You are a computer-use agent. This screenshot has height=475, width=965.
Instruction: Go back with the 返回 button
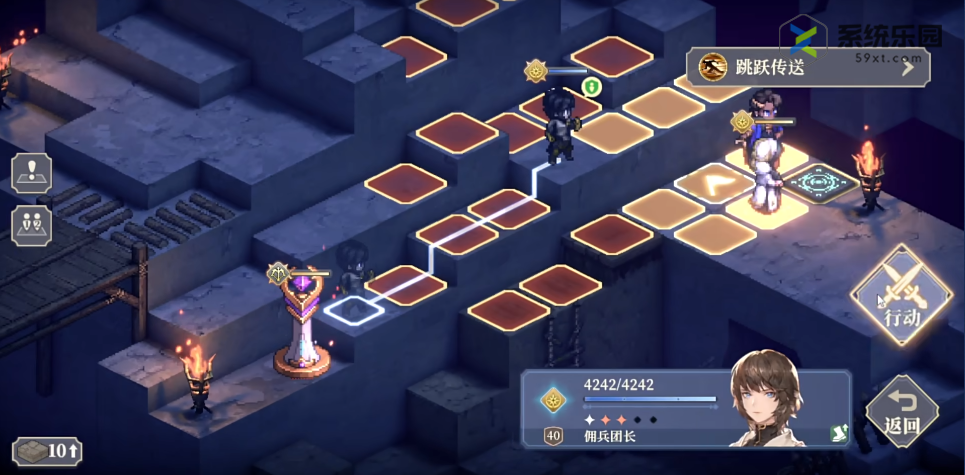click(902, 412)
